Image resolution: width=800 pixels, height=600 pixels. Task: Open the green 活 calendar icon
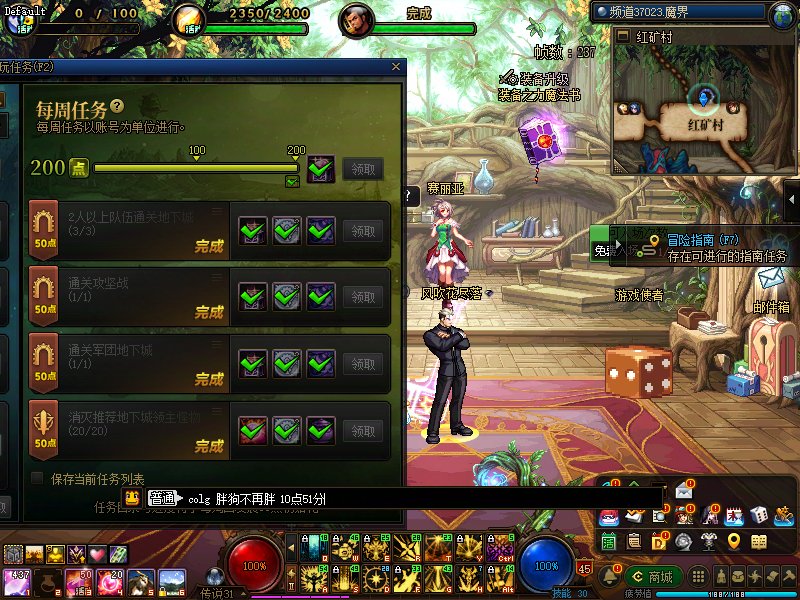tap(608, 541)
